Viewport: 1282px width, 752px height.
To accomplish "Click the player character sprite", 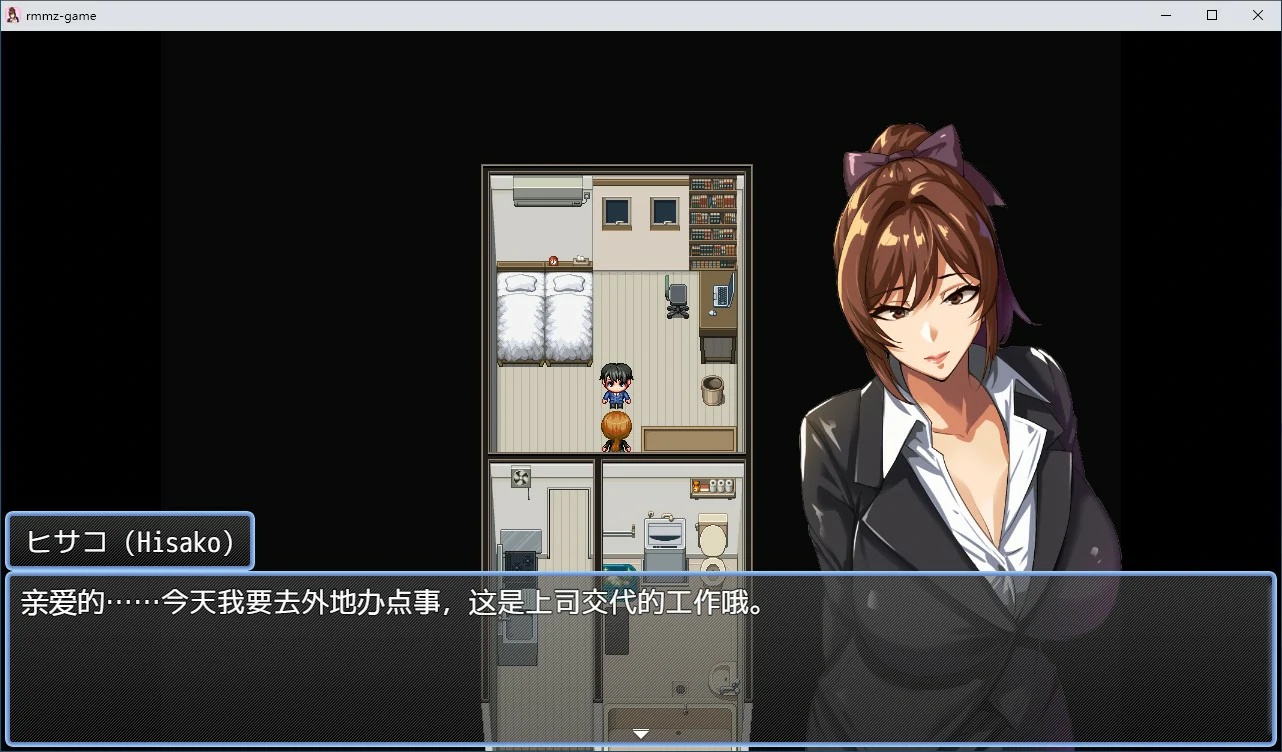I will (615, 383).
